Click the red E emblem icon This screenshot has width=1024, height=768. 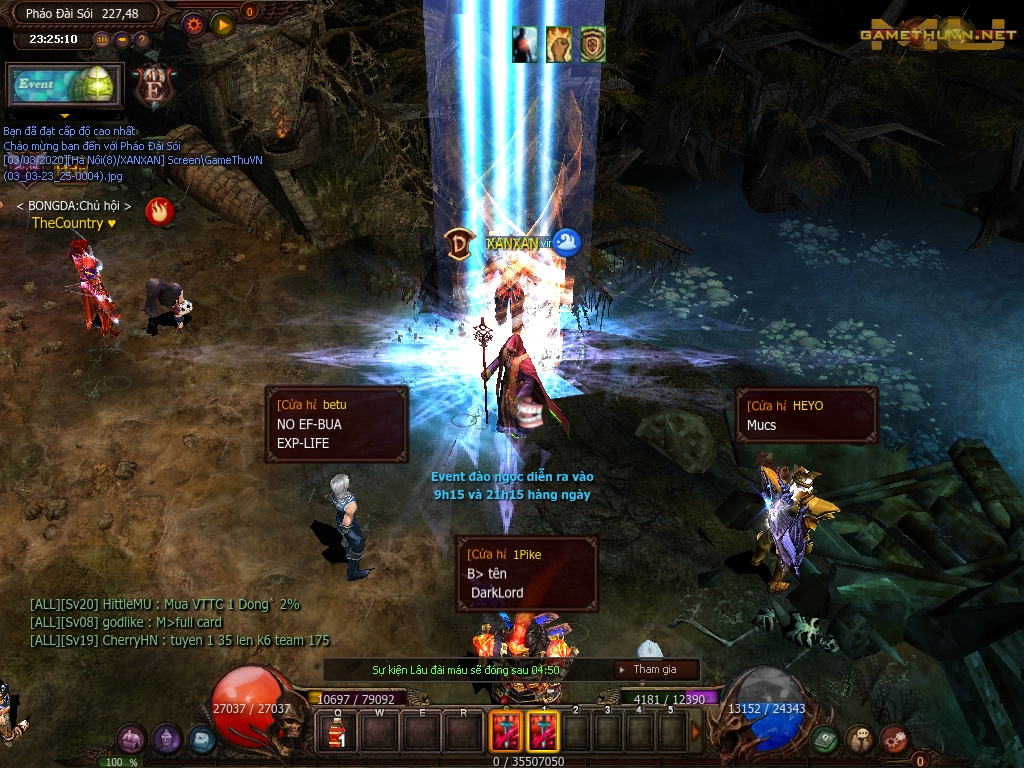click(154, 86)
